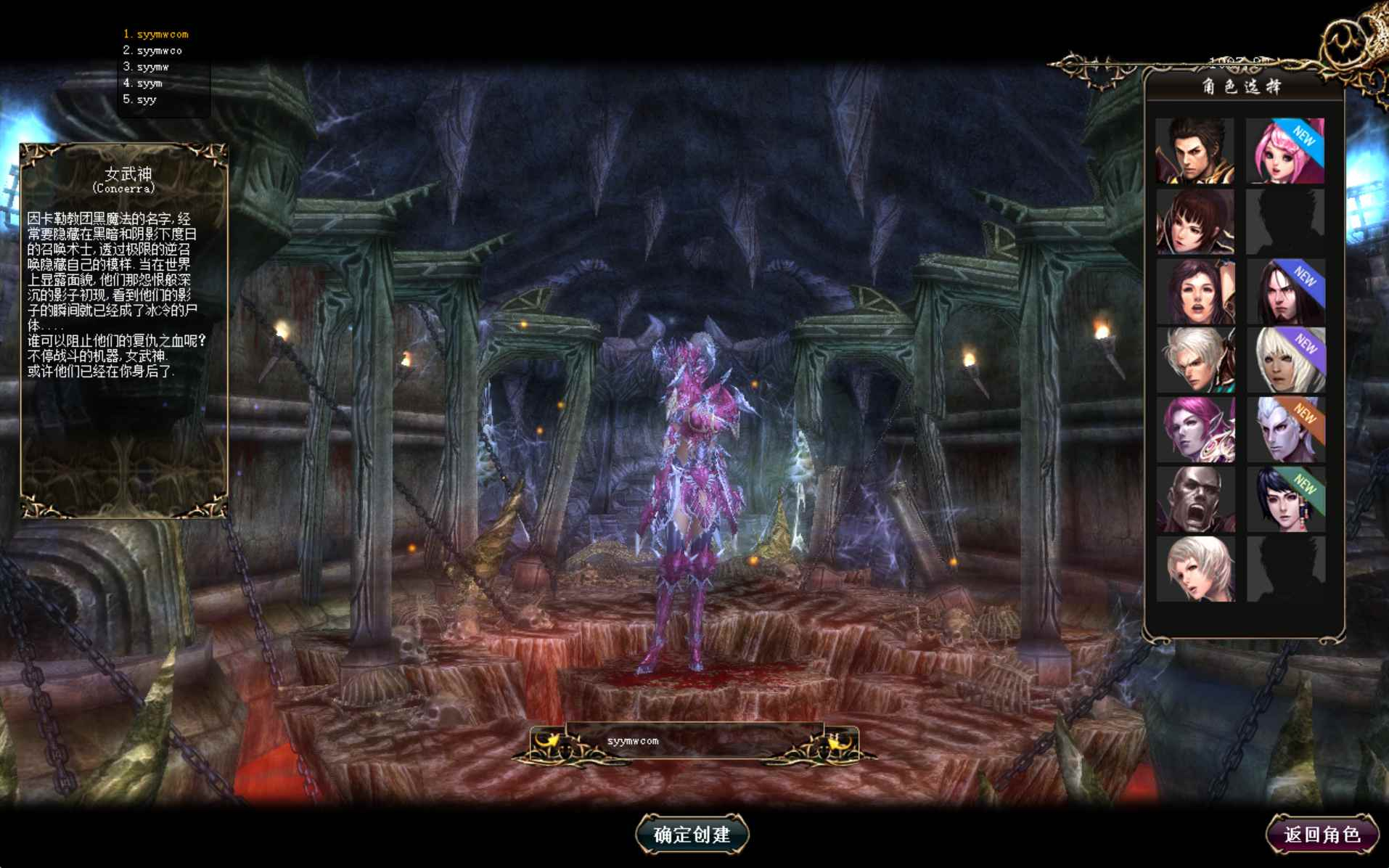1389x868 pixels.
Task: Choose the long-haired male portrait with blue NEW ribbon
Action: click(1286, 290)
